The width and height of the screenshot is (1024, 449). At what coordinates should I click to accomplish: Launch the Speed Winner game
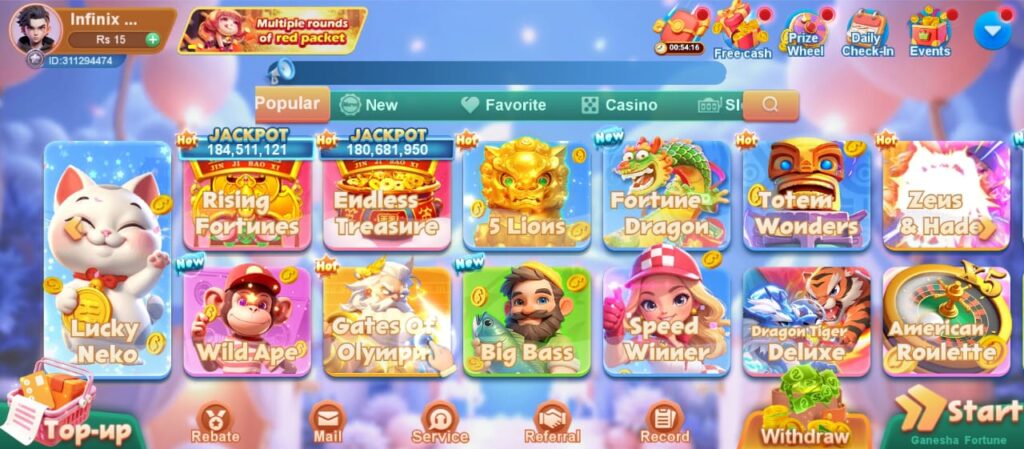(666, 320)
